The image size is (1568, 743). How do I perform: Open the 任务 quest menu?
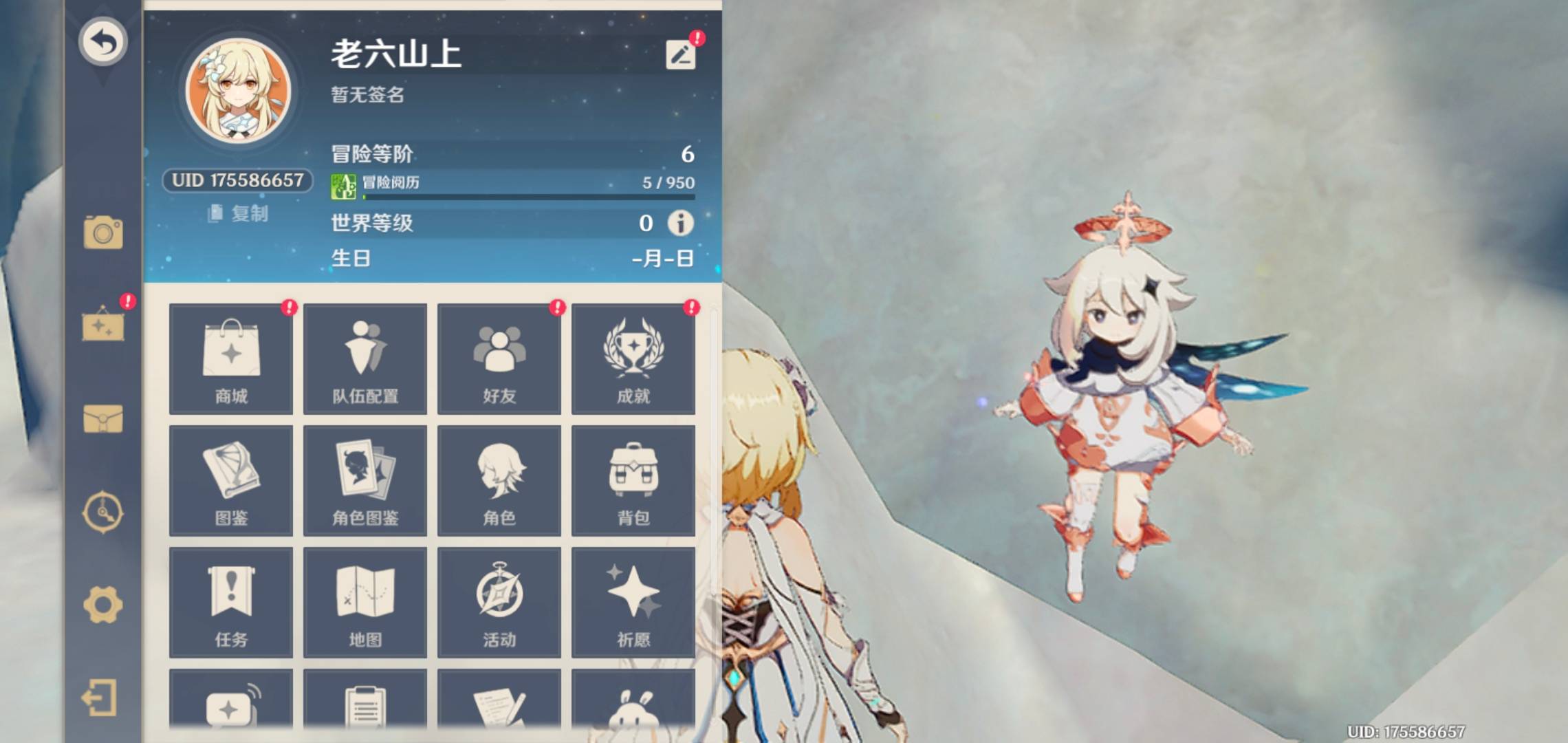[x=231, y=603]
